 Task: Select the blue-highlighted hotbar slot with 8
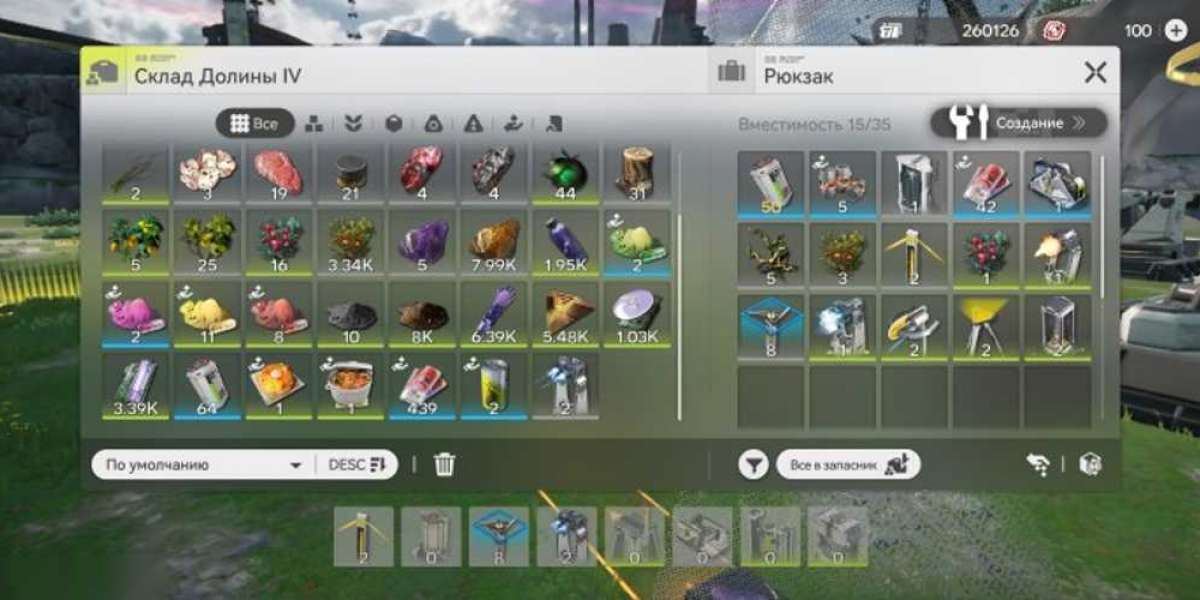pyautogui.click(x=499, y=536)
